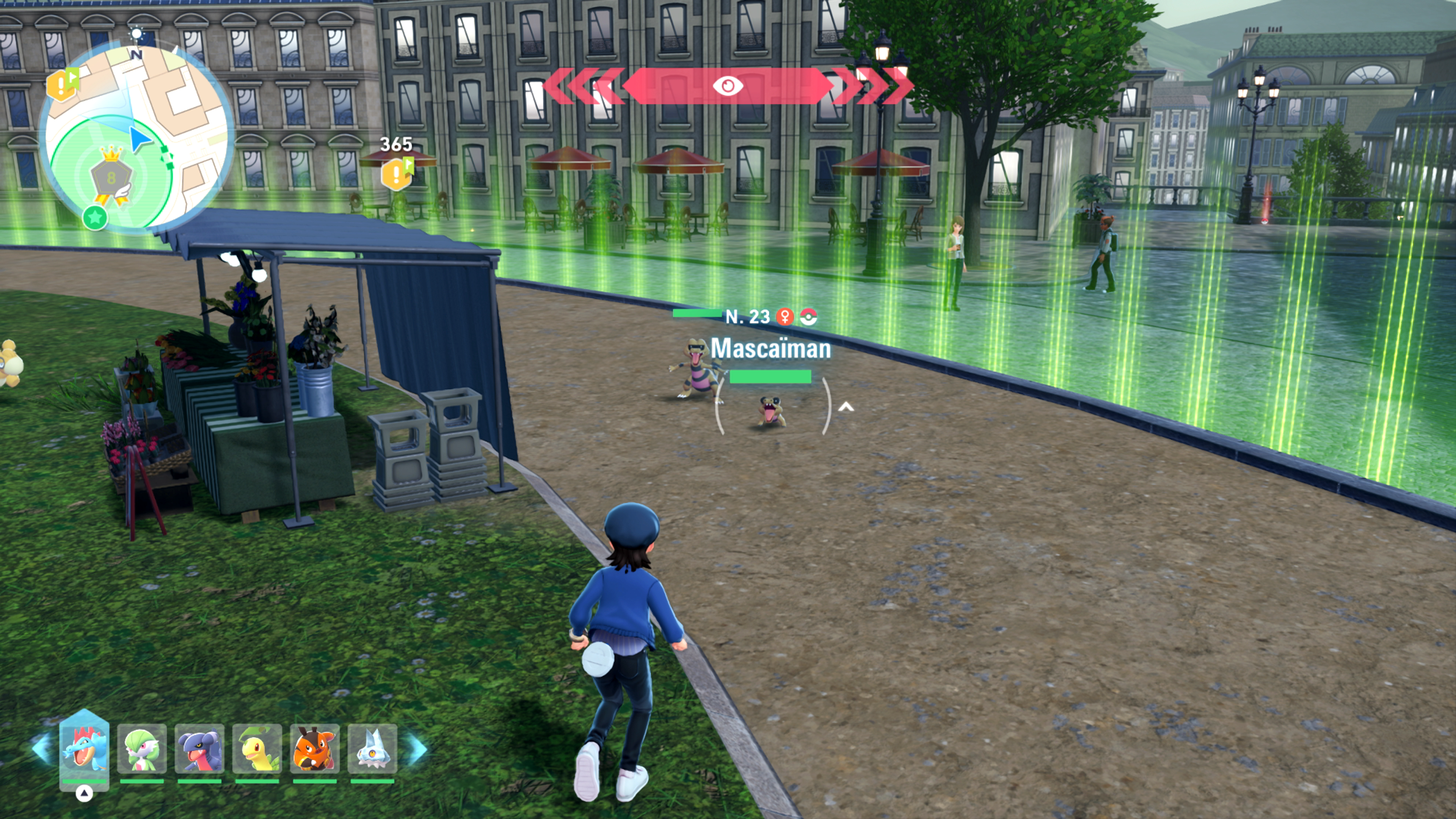Click the red eye alert banner
The height and width of the screenshot is (819, 1456).
point(728,86)
